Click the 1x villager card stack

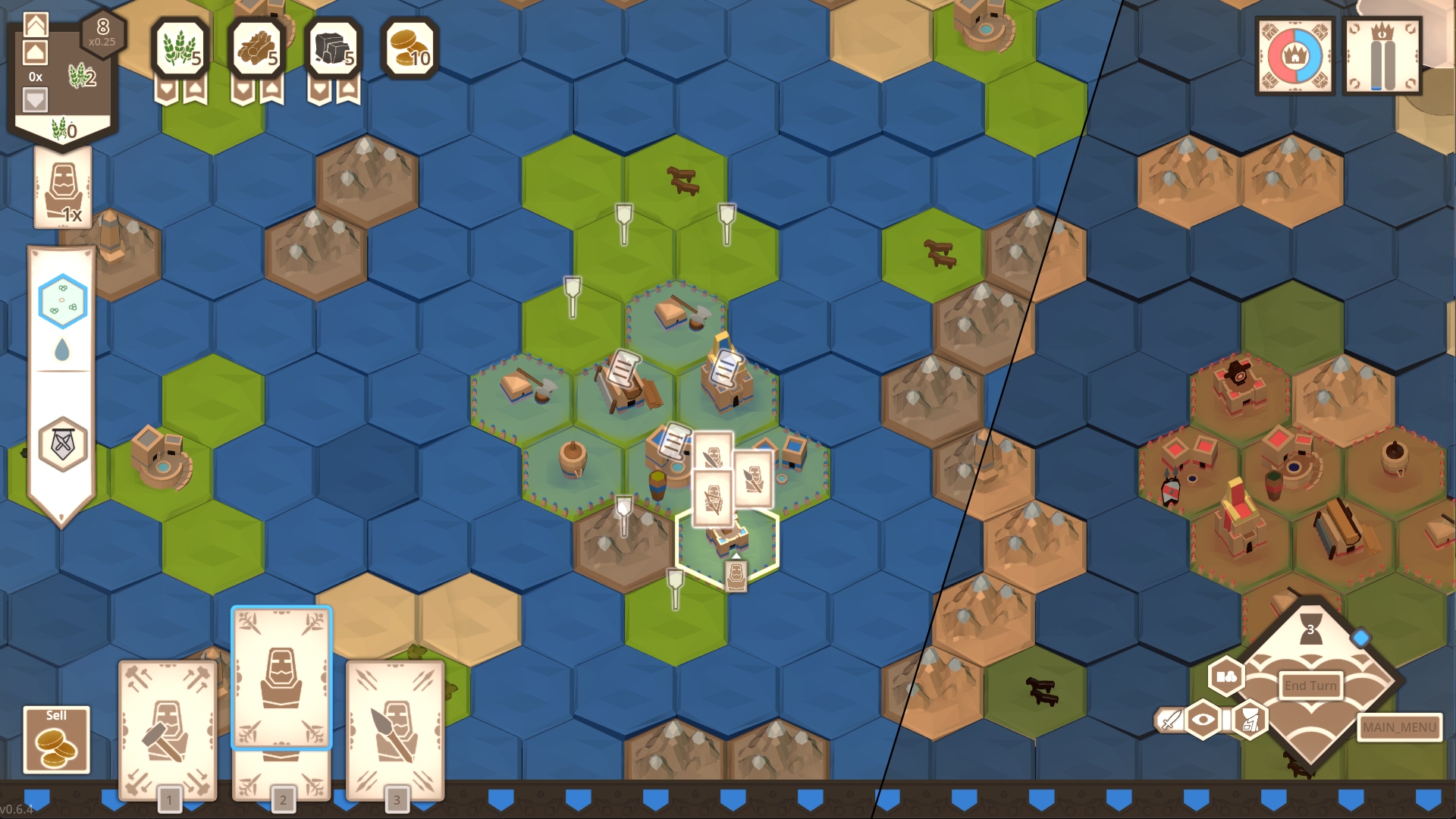point(63,187)
